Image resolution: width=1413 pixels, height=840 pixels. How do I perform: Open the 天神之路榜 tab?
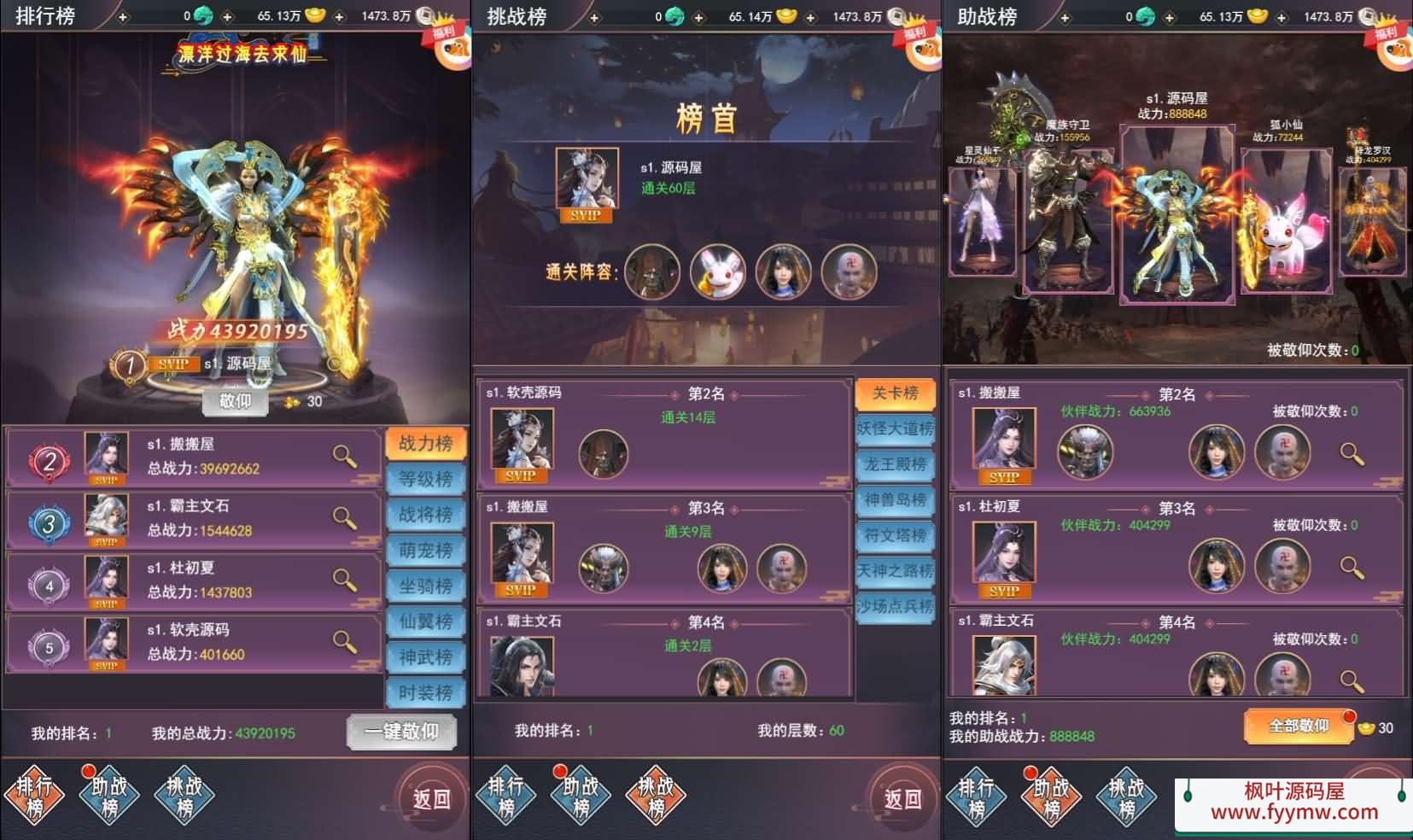(895, 570)
